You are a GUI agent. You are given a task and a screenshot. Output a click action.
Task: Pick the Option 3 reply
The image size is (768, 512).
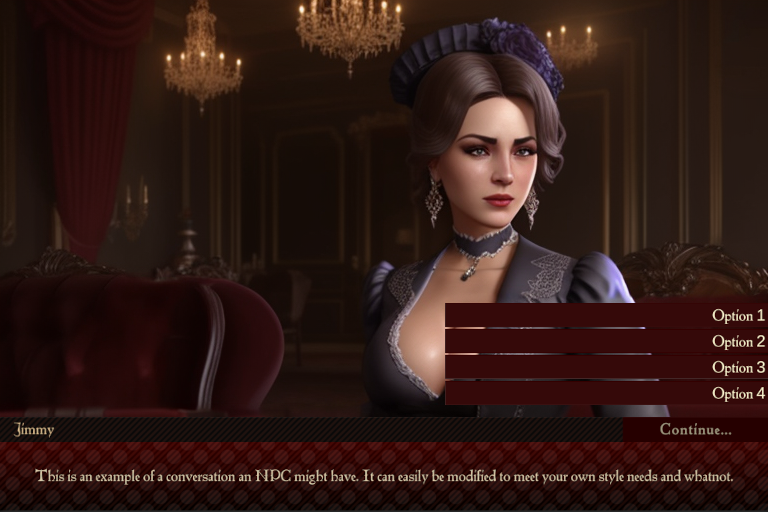click(606, 368)
